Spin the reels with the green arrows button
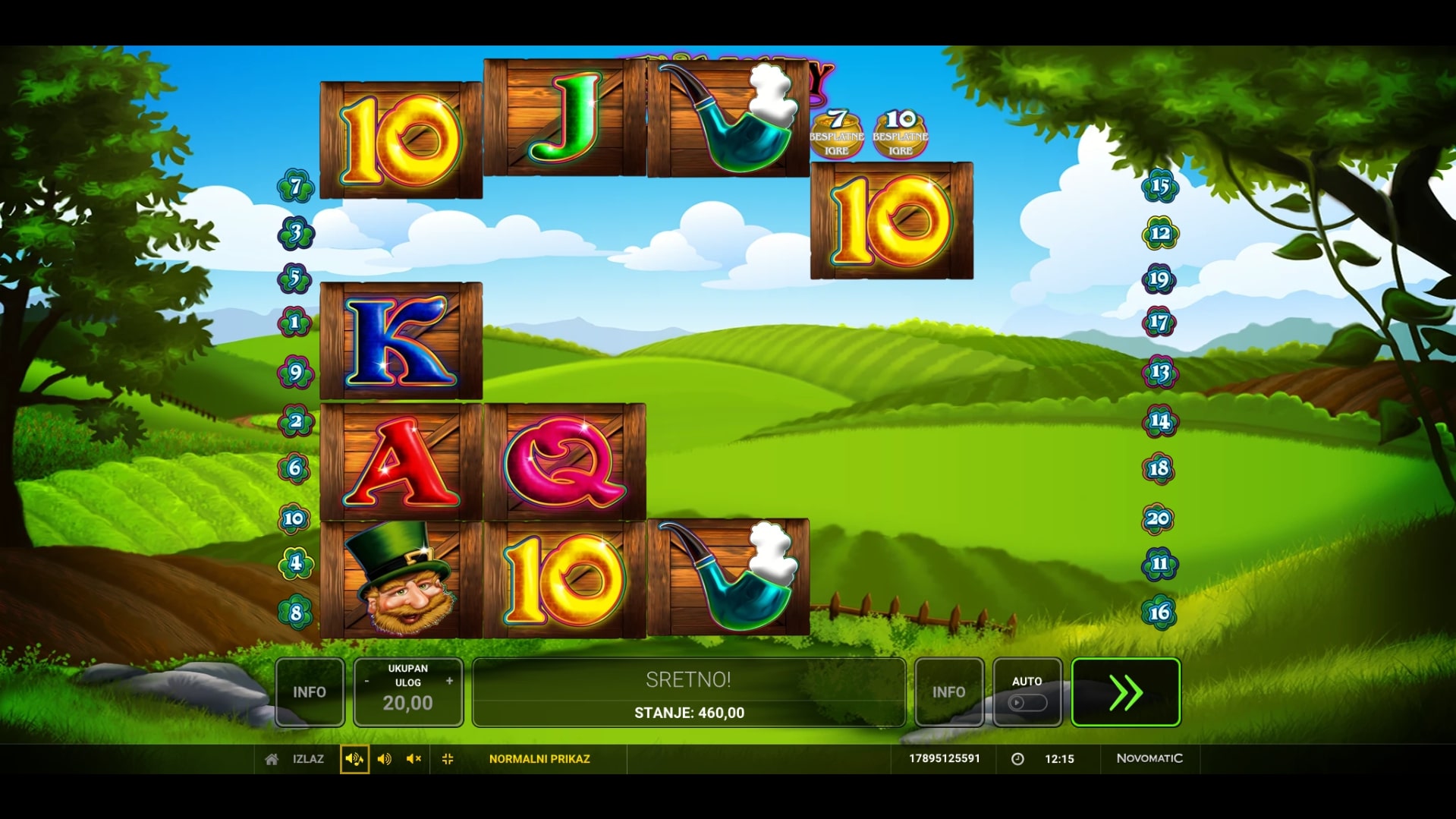Viewport: 1456px width, 819px height. pyautogui.click(x=1125, y=692)
